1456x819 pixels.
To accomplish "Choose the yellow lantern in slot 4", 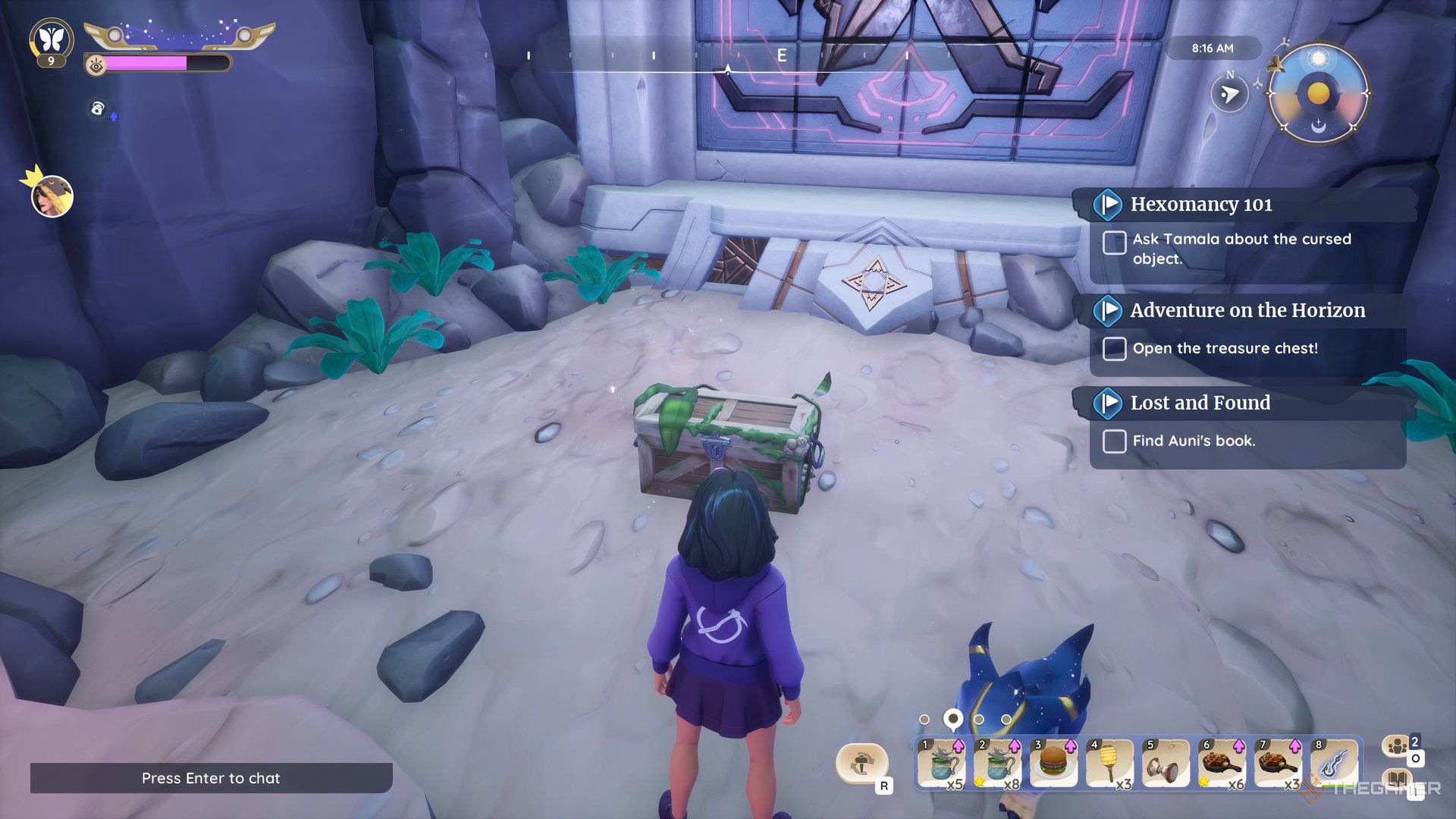I will 1109,764.
